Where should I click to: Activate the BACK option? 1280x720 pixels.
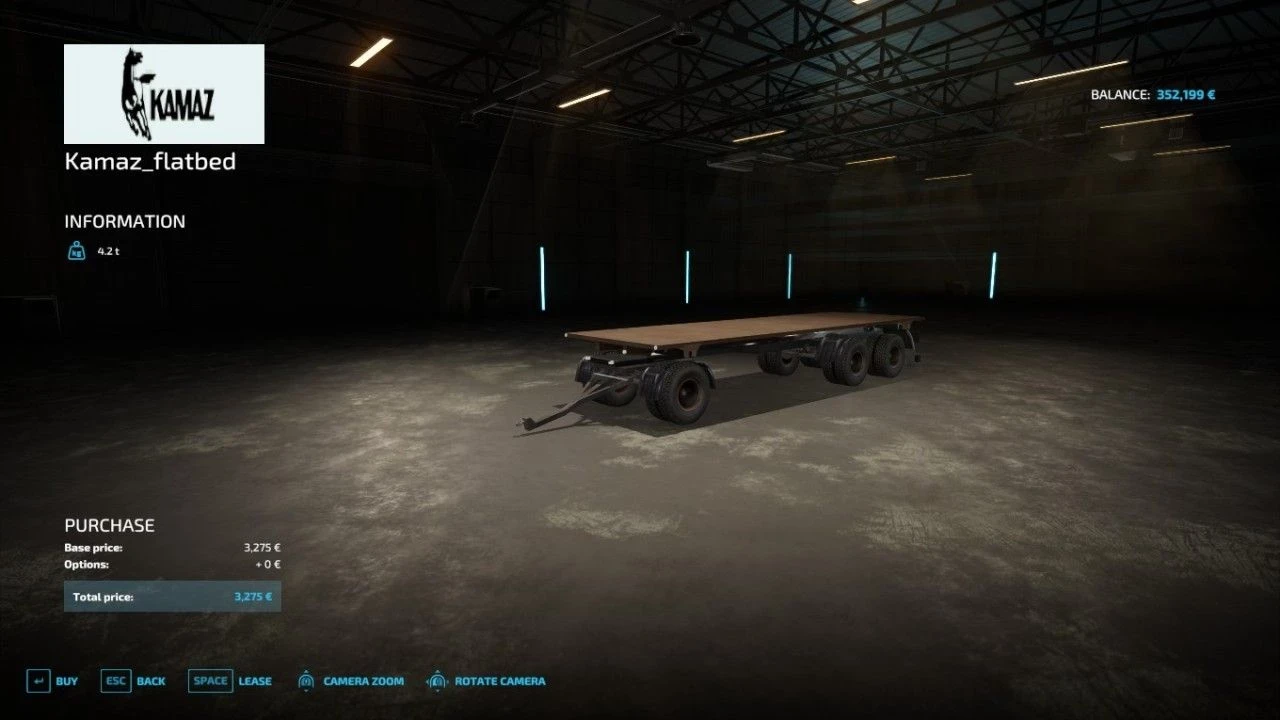149,680
